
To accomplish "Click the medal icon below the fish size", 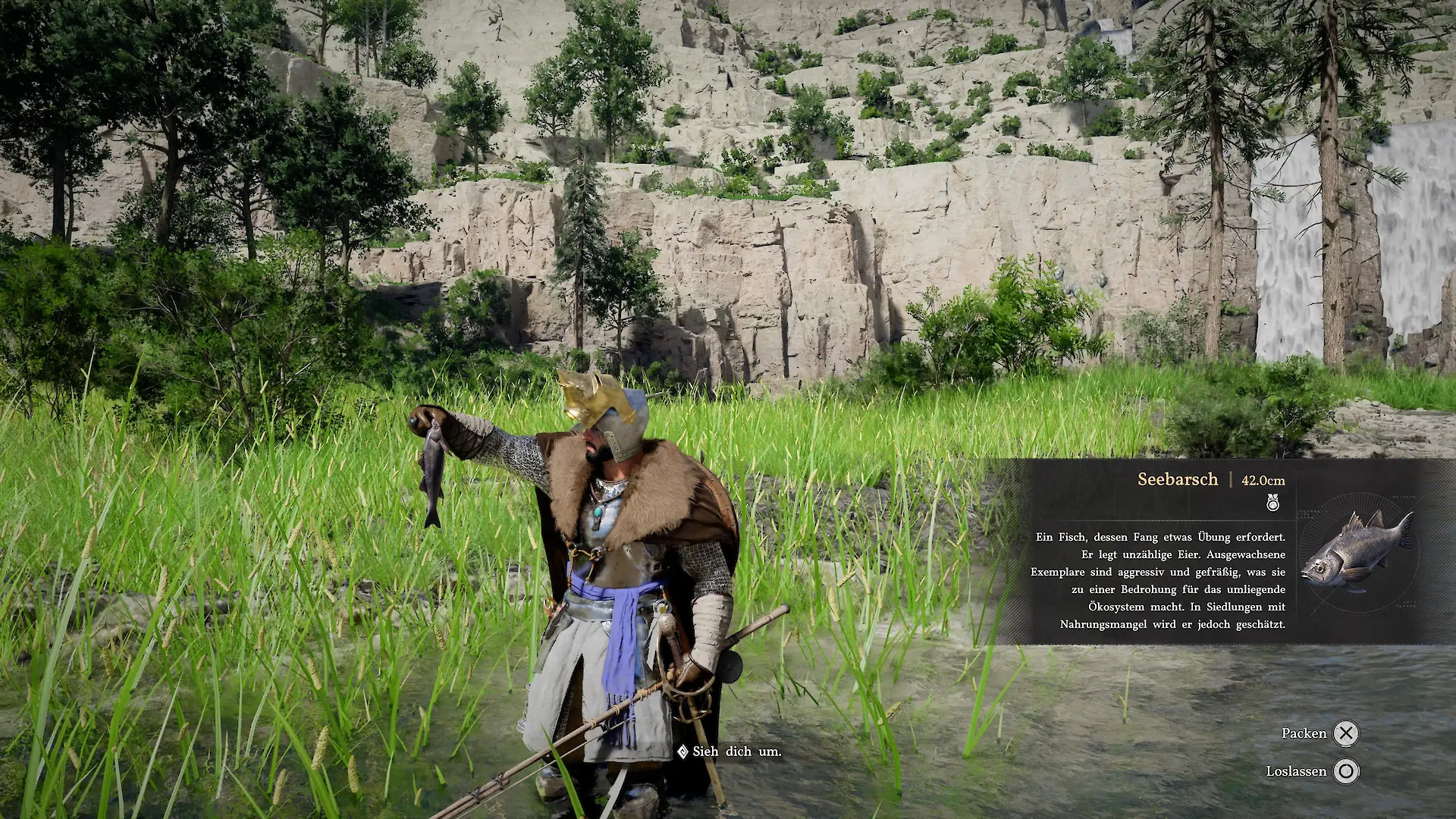I will click(1272, 502).
